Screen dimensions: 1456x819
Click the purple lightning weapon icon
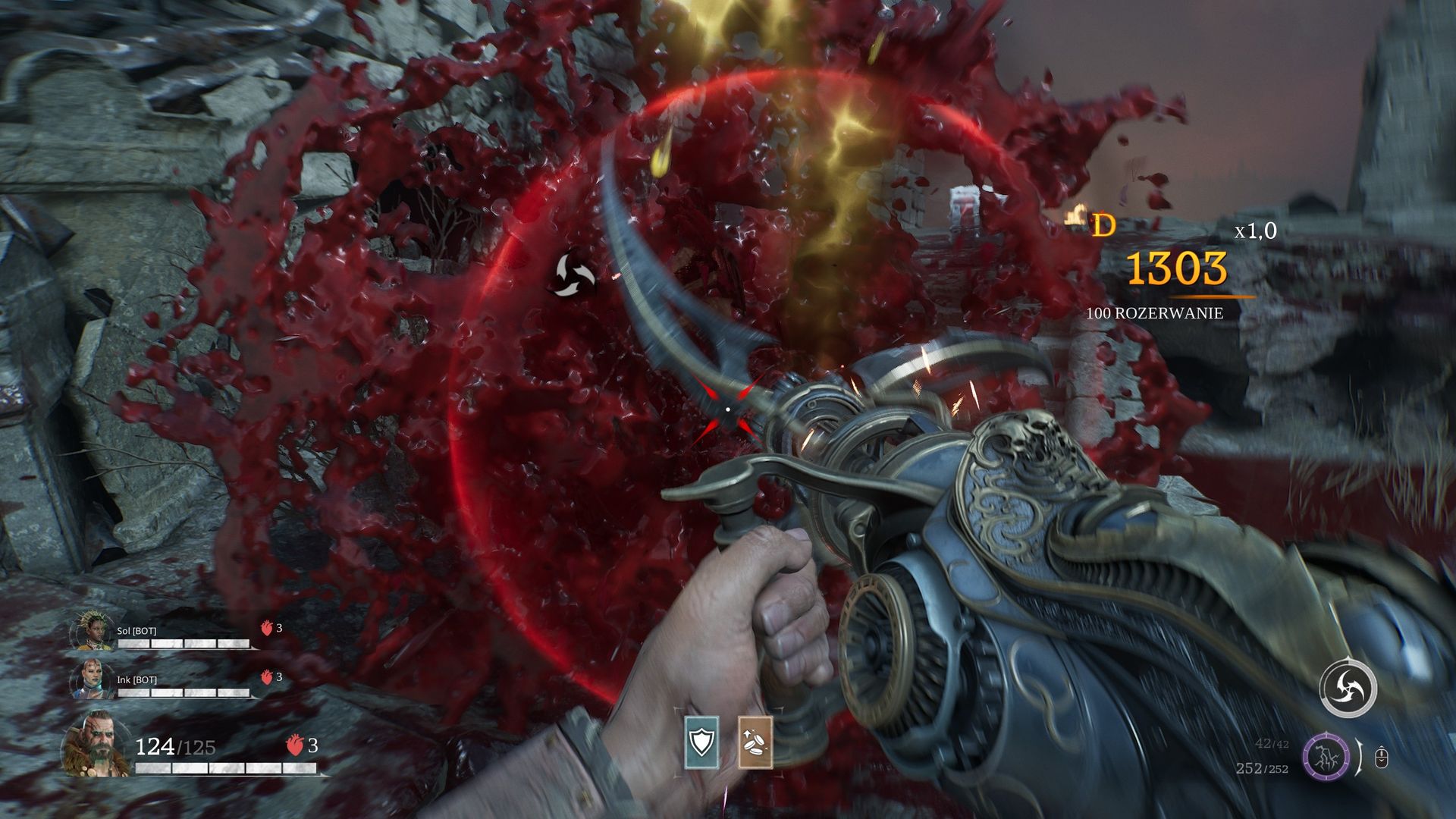pos(1326,757)
